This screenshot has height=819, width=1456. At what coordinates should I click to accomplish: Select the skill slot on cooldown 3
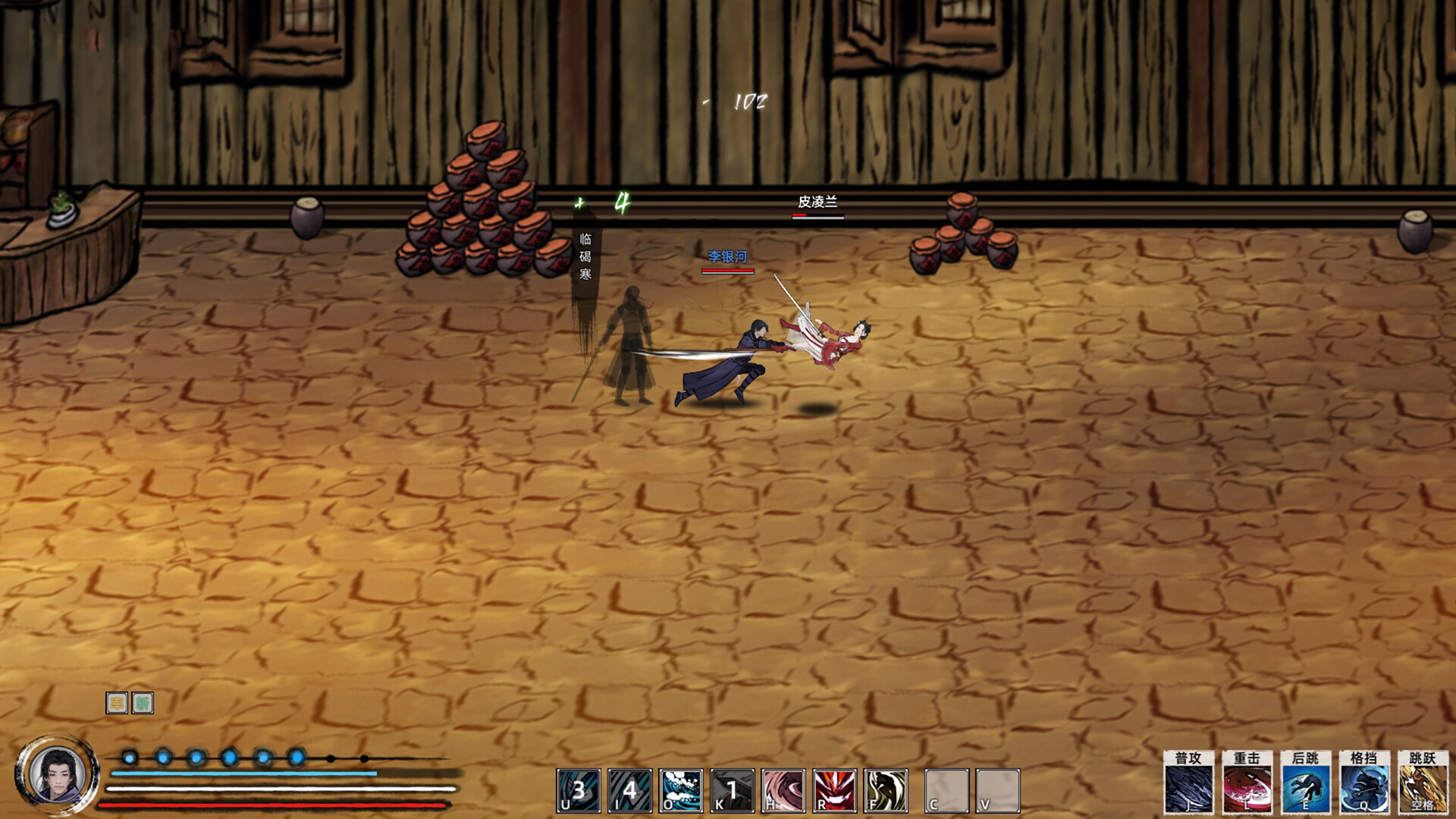(579, 791)
